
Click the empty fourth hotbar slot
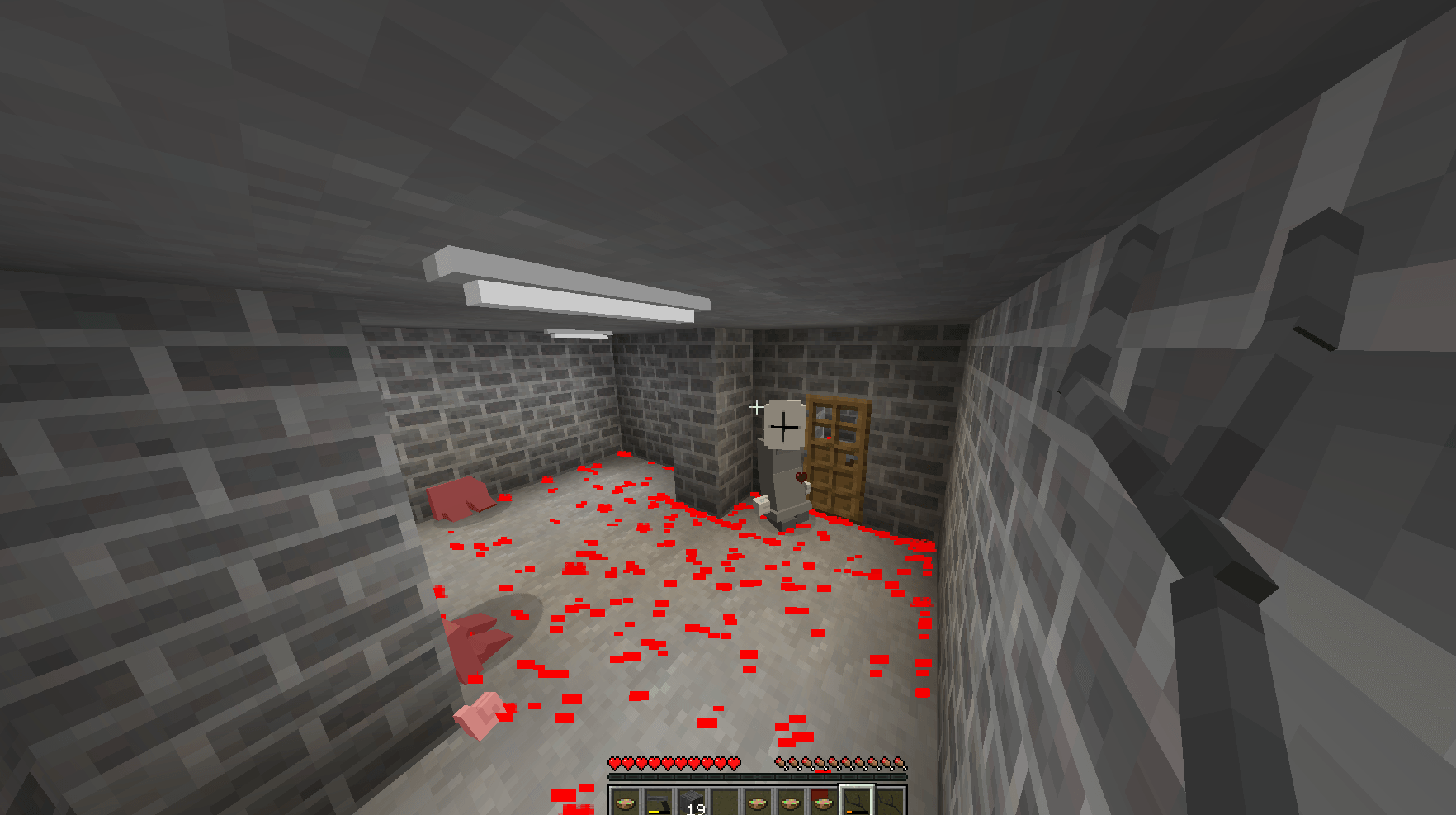tap(723, 801)
